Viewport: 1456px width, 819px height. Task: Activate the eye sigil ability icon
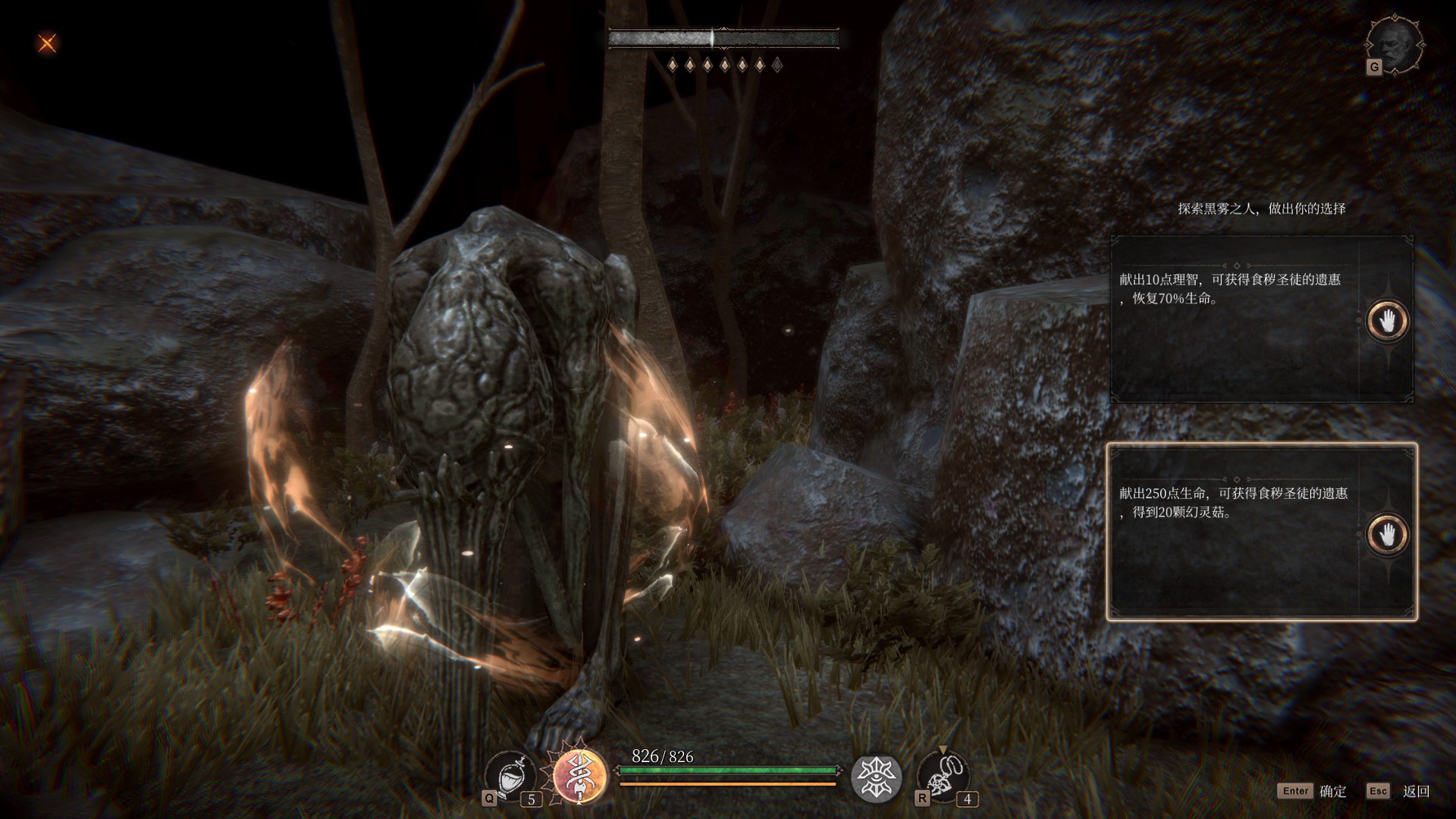(876, 778)
